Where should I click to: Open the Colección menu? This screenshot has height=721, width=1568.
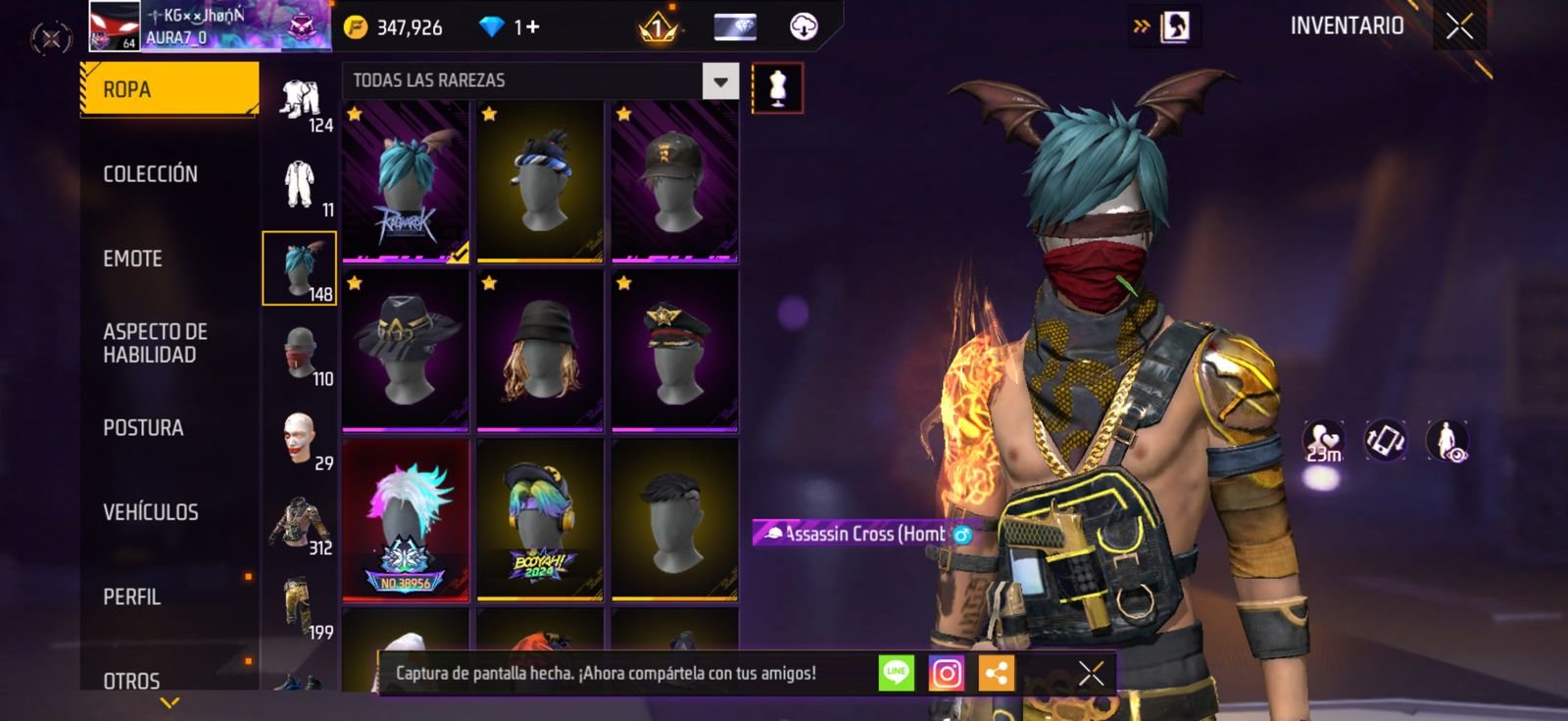click(150, 174)
